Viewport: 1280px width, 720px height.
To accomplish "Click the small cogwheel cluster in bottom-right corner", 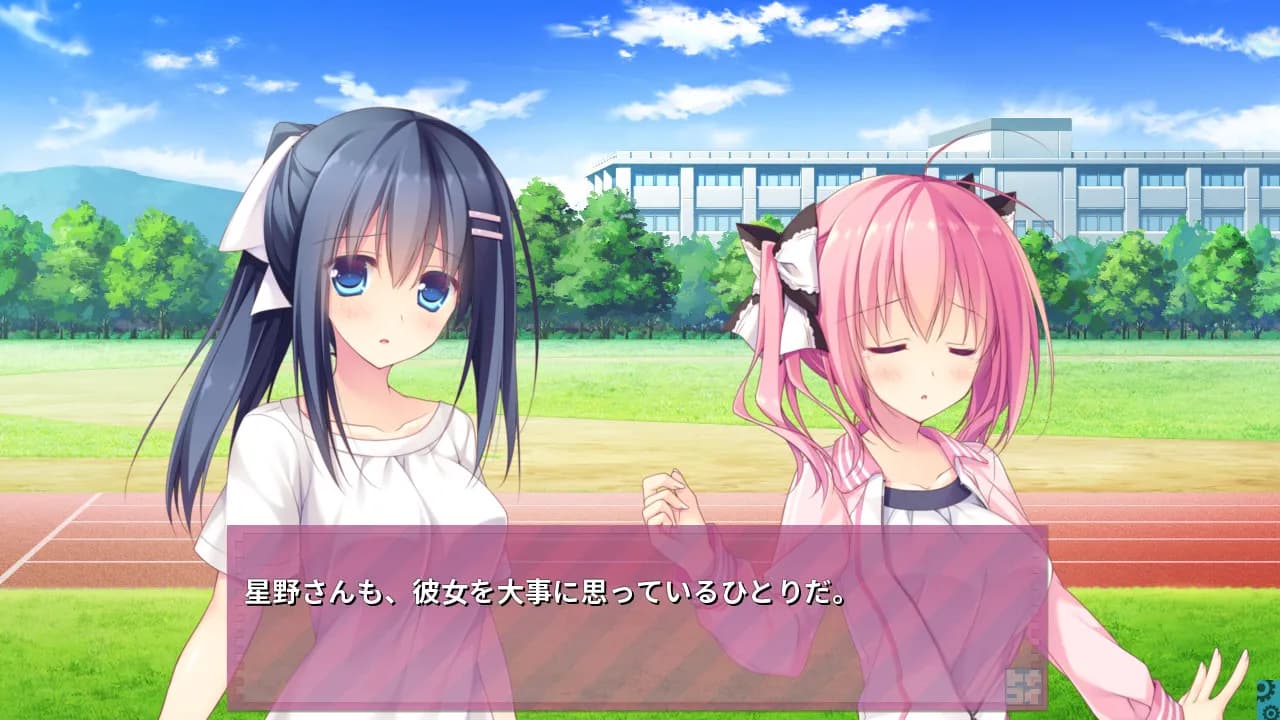I will click(x=1266, y=697).
